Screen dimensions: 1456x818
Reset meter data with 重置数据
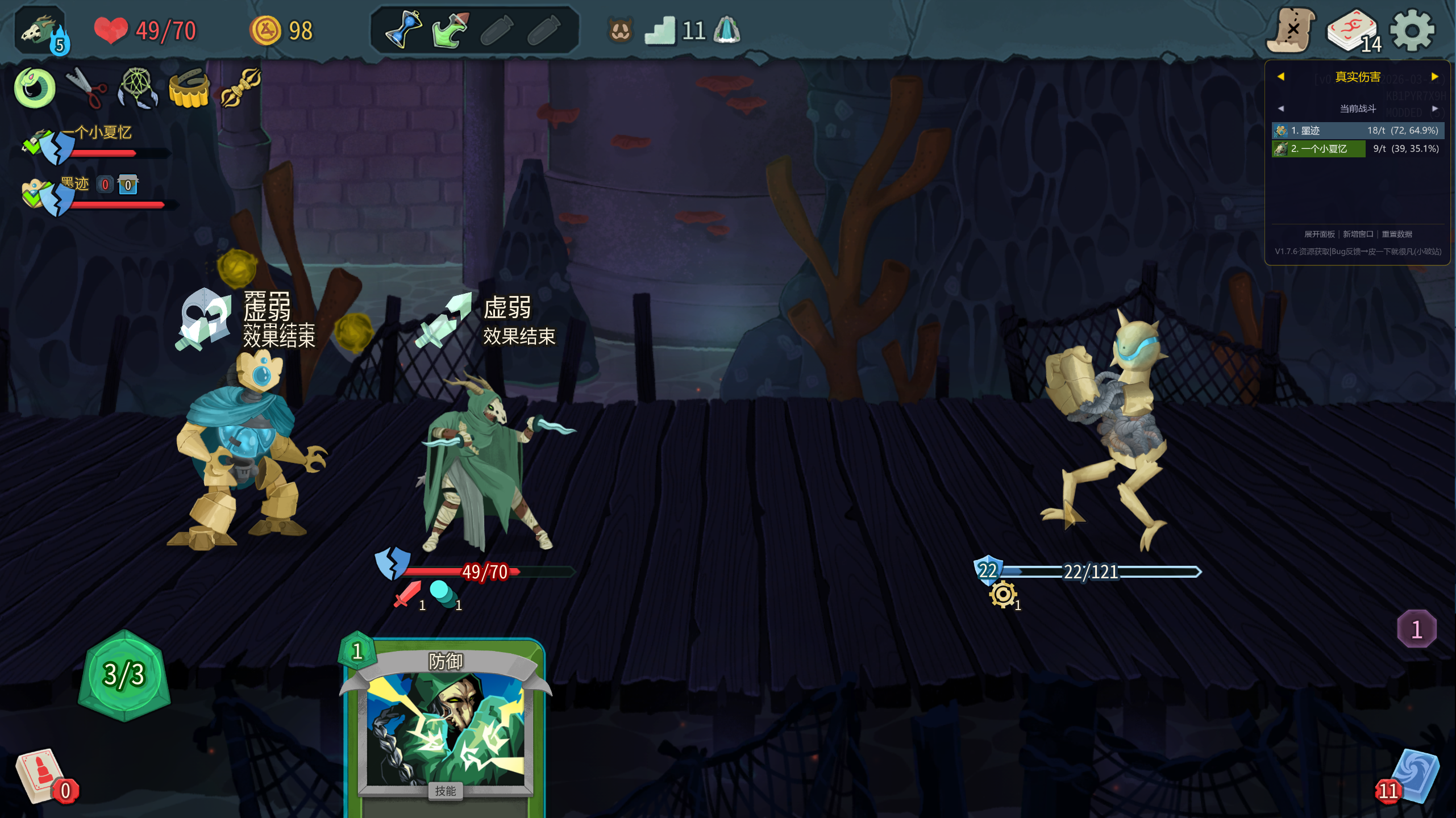pos(1396,234)
